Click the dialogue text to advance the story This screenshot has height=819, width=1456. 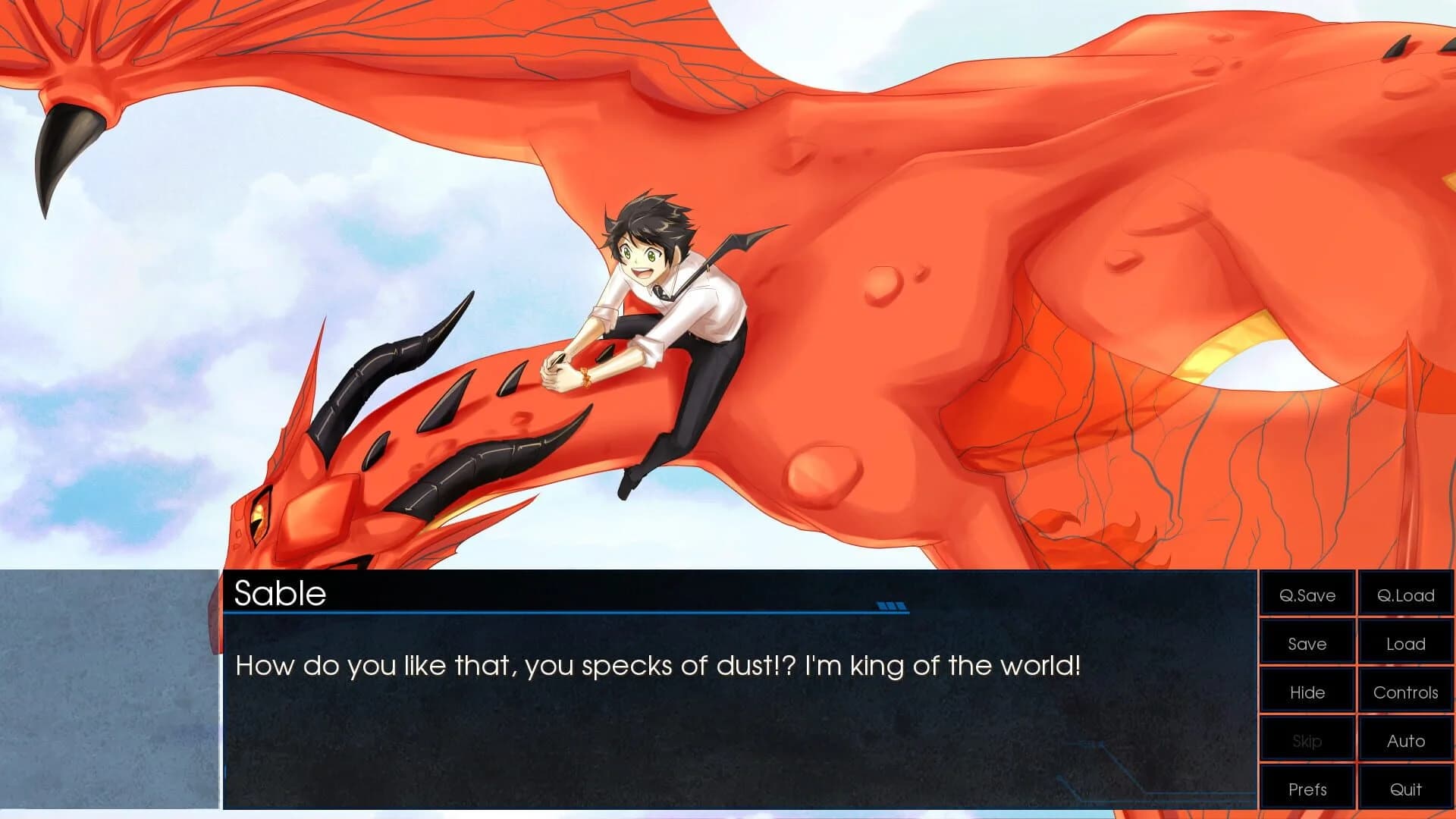click(x=660, y=666)
